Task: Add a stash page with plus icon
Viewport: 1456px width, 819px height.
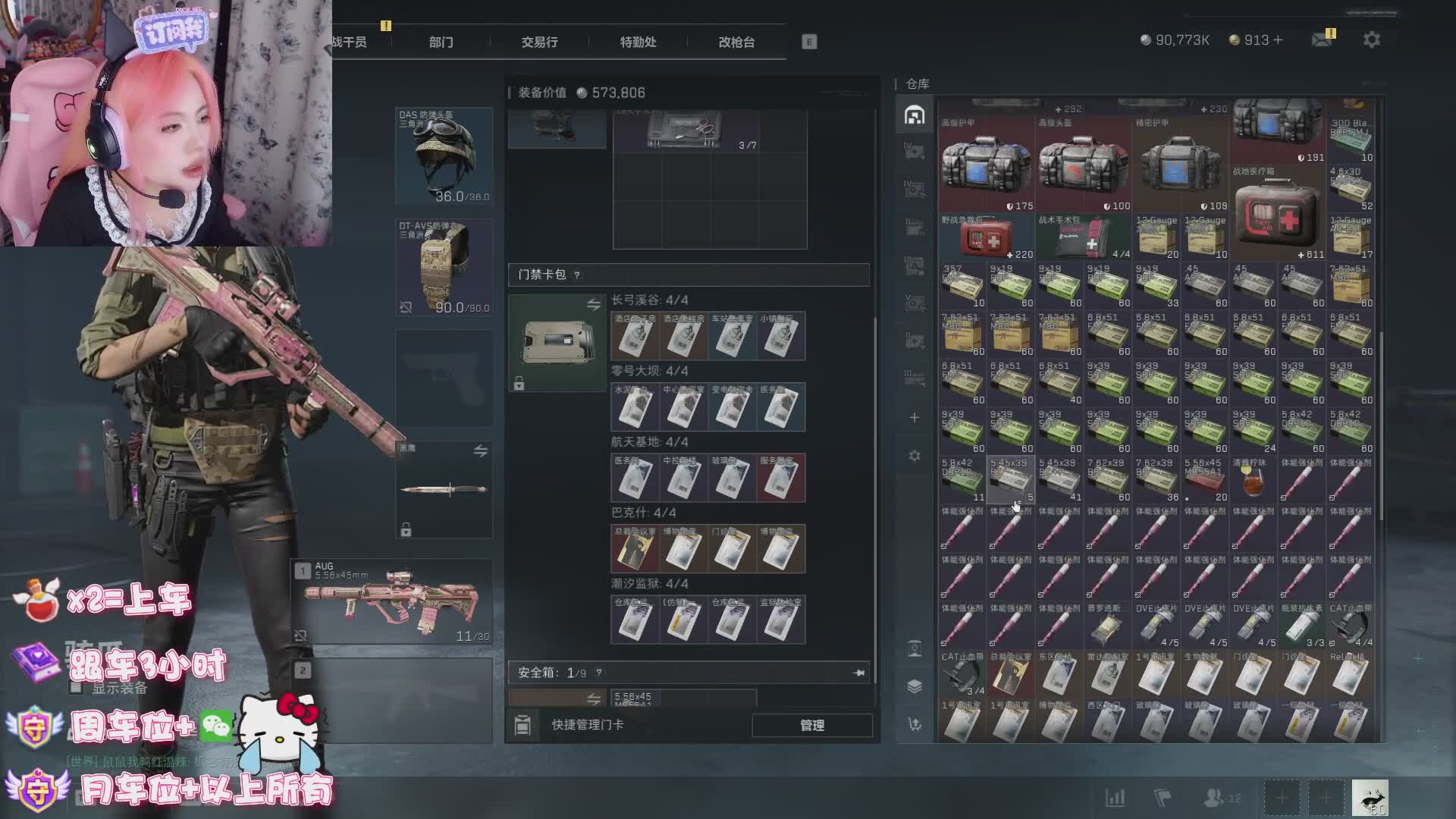Action: (x=915, y=418)
